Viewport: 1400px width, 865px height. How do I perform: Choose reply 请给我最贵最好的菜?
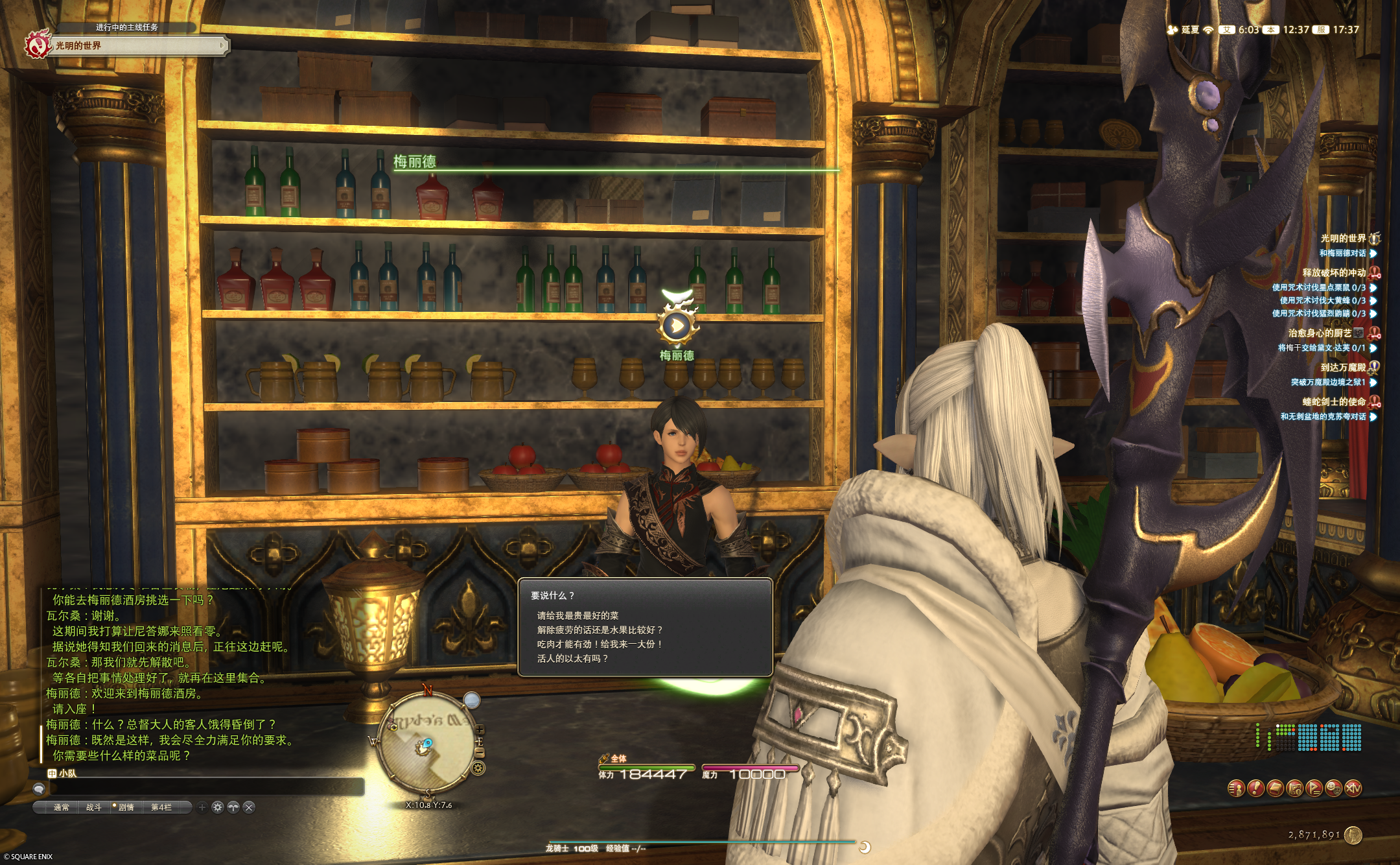point(577,615)
